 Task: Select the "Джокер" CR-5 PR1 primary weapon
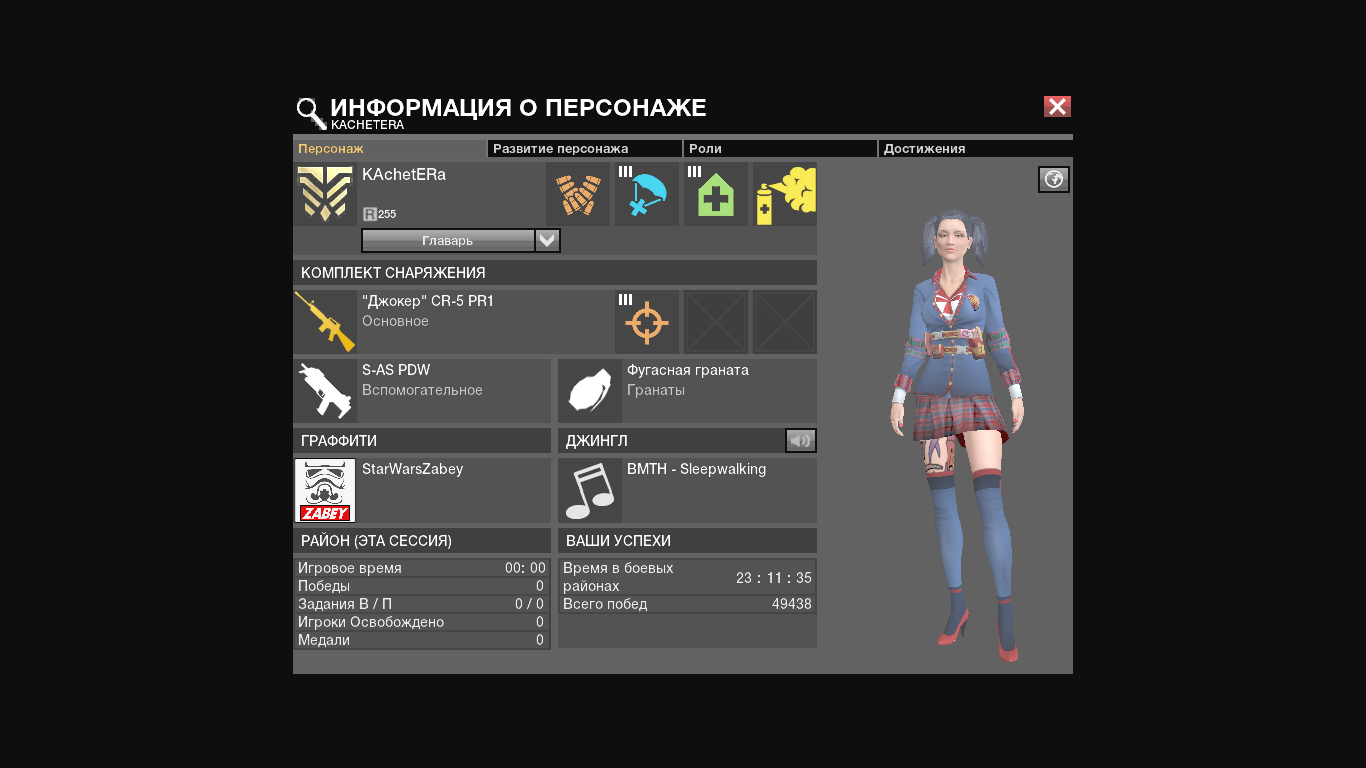325,322
